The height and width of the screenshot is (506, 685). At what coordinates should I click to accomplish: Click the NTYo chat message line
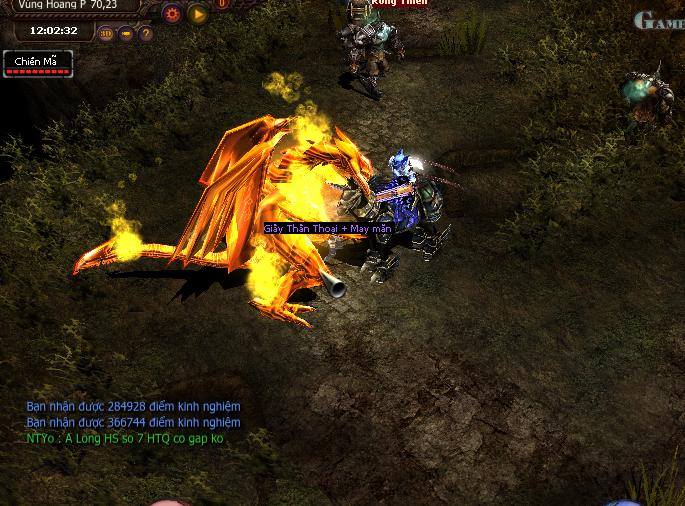(x=125, y=439)
